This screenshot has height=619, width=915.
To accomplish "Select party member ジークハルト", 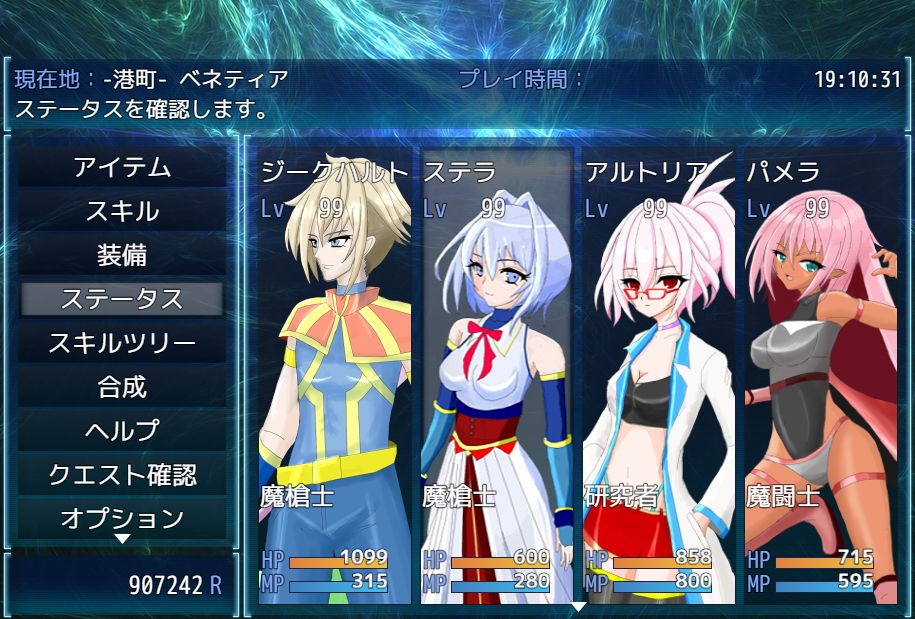I will point(335,380).
